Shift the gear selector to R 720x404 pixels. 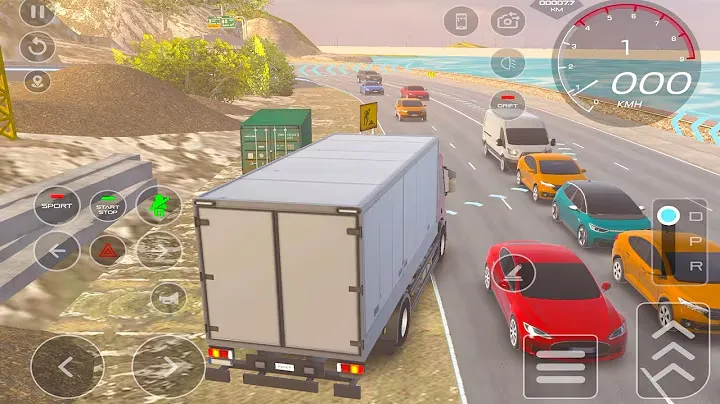[x=669, y=267]
